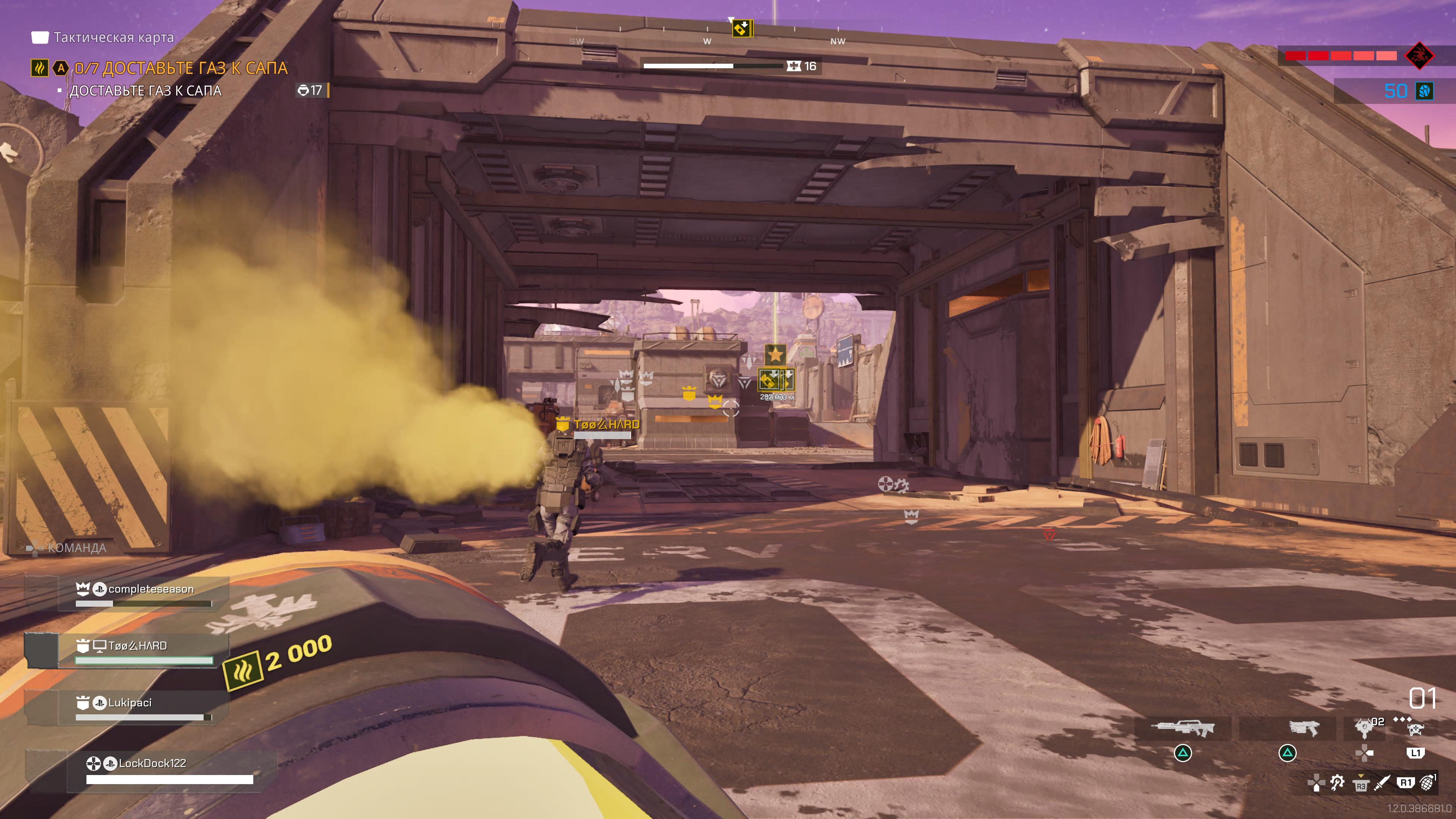Use the horned healing drone ability
The width and height of the screenshot is (1456, 819).
(x=1415, y=729)
